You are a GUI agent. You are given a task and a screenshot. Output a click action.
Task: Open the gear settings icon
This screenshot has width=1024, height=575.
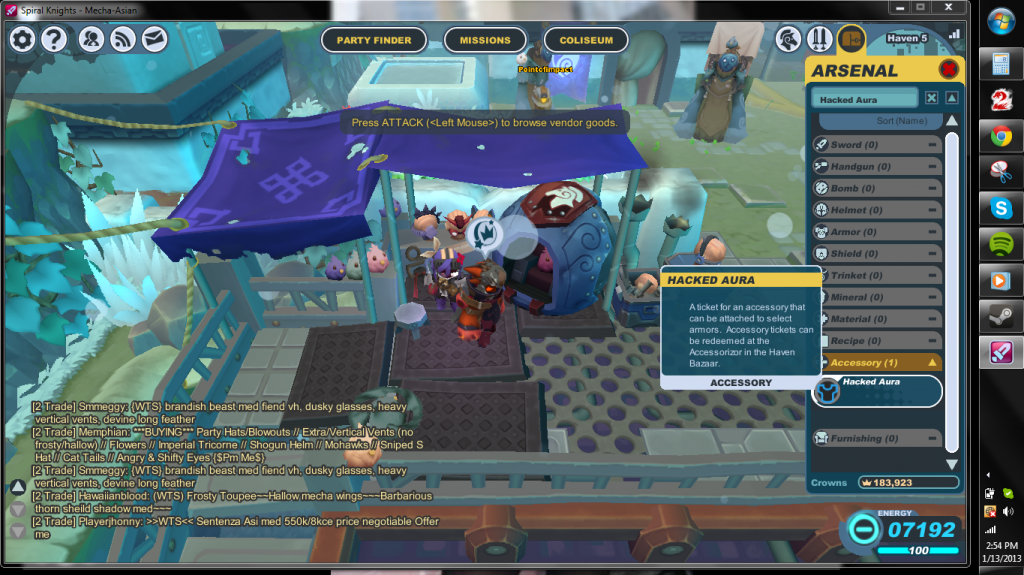(x=22, y=39)
